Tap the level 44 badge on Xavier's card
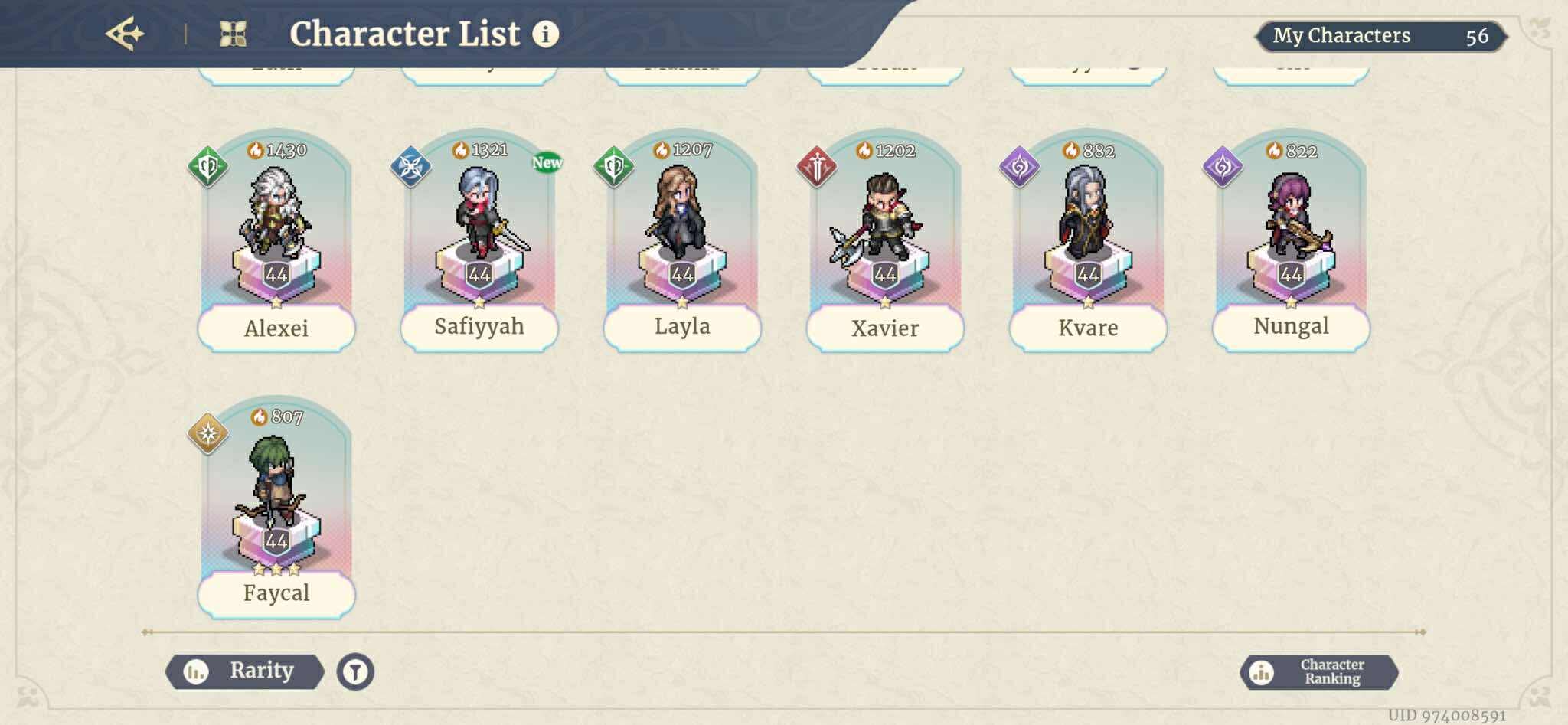 885,273
